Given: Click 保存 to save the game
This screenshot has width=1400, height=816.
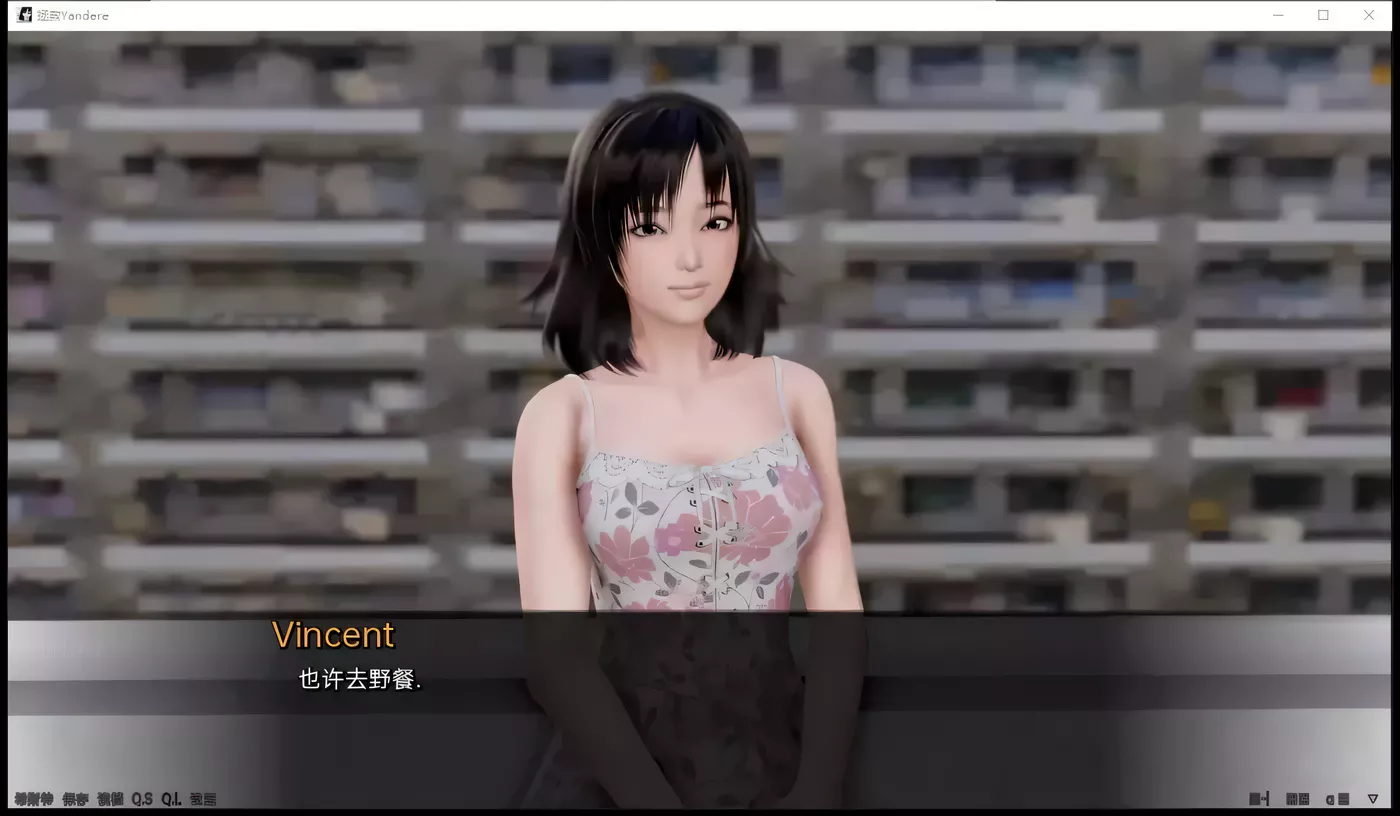Looking at the screenshot, I should click(74, 799).
